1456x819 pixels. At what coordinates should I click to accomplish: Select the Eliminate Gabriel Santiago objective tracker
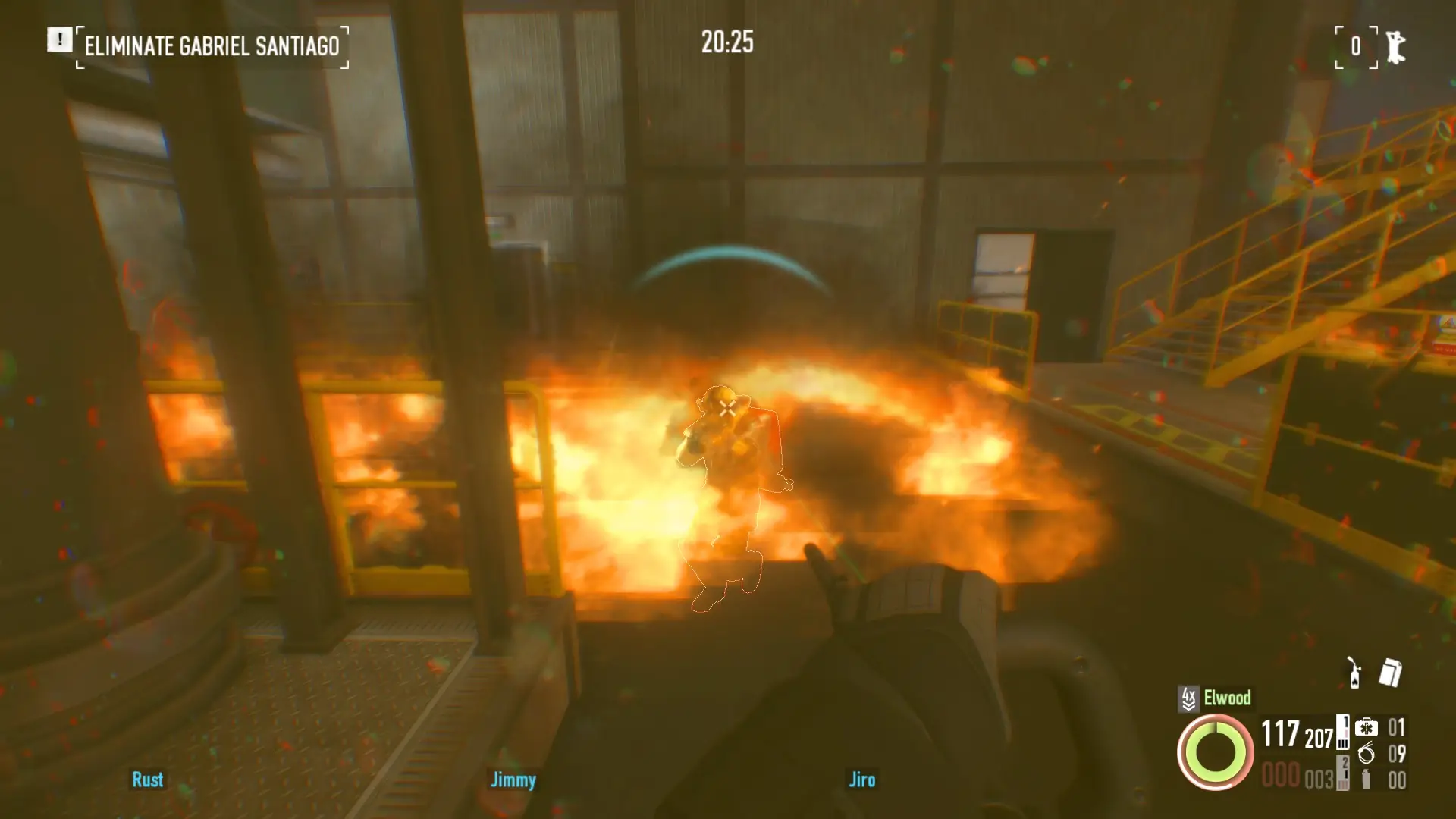[212, 46]
